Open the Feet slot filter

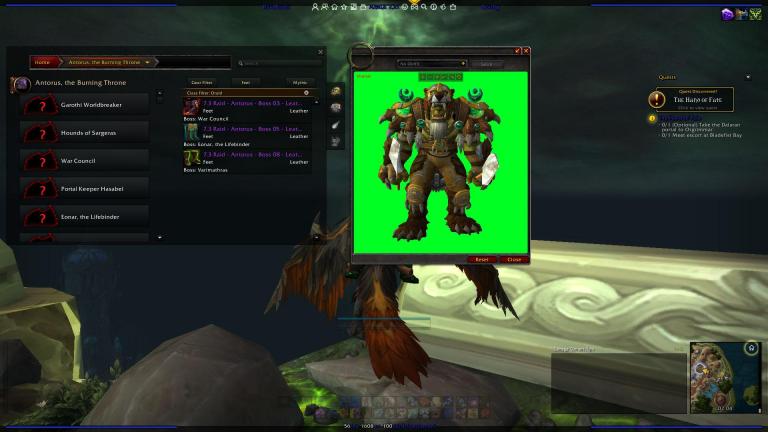pos(245,82)
